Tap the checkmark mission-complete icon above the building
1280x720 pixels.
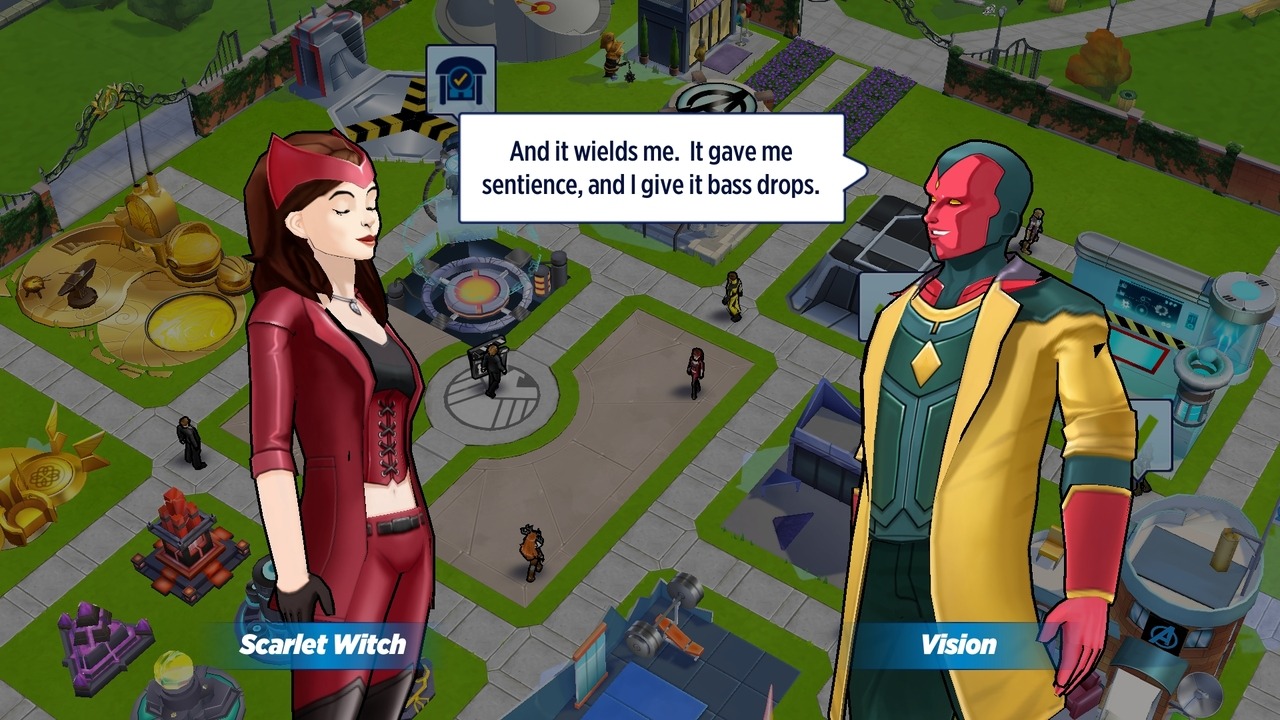pyautogui.click(x=461, y=80)
